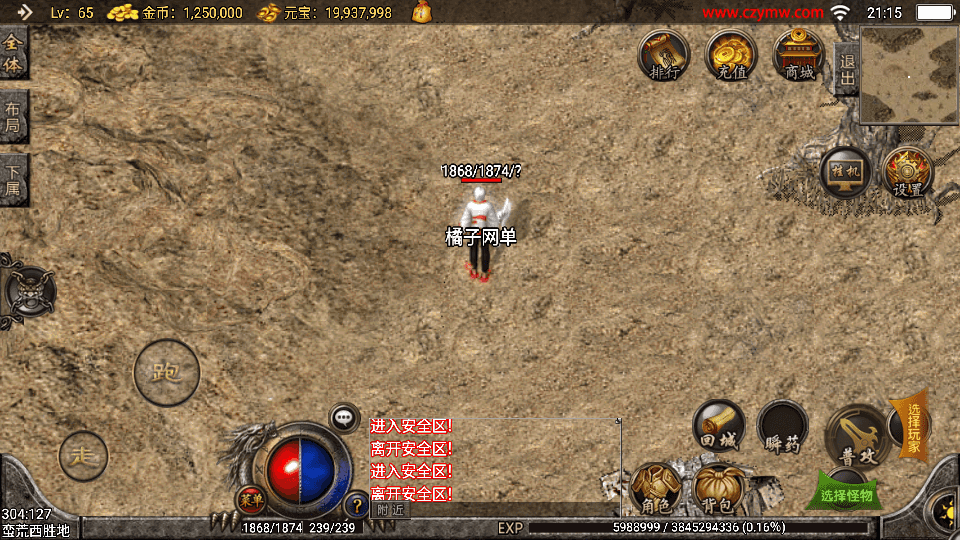The image size is (960, 540).
Task: Open the 背包 backpack
Action: coord(720,491)
